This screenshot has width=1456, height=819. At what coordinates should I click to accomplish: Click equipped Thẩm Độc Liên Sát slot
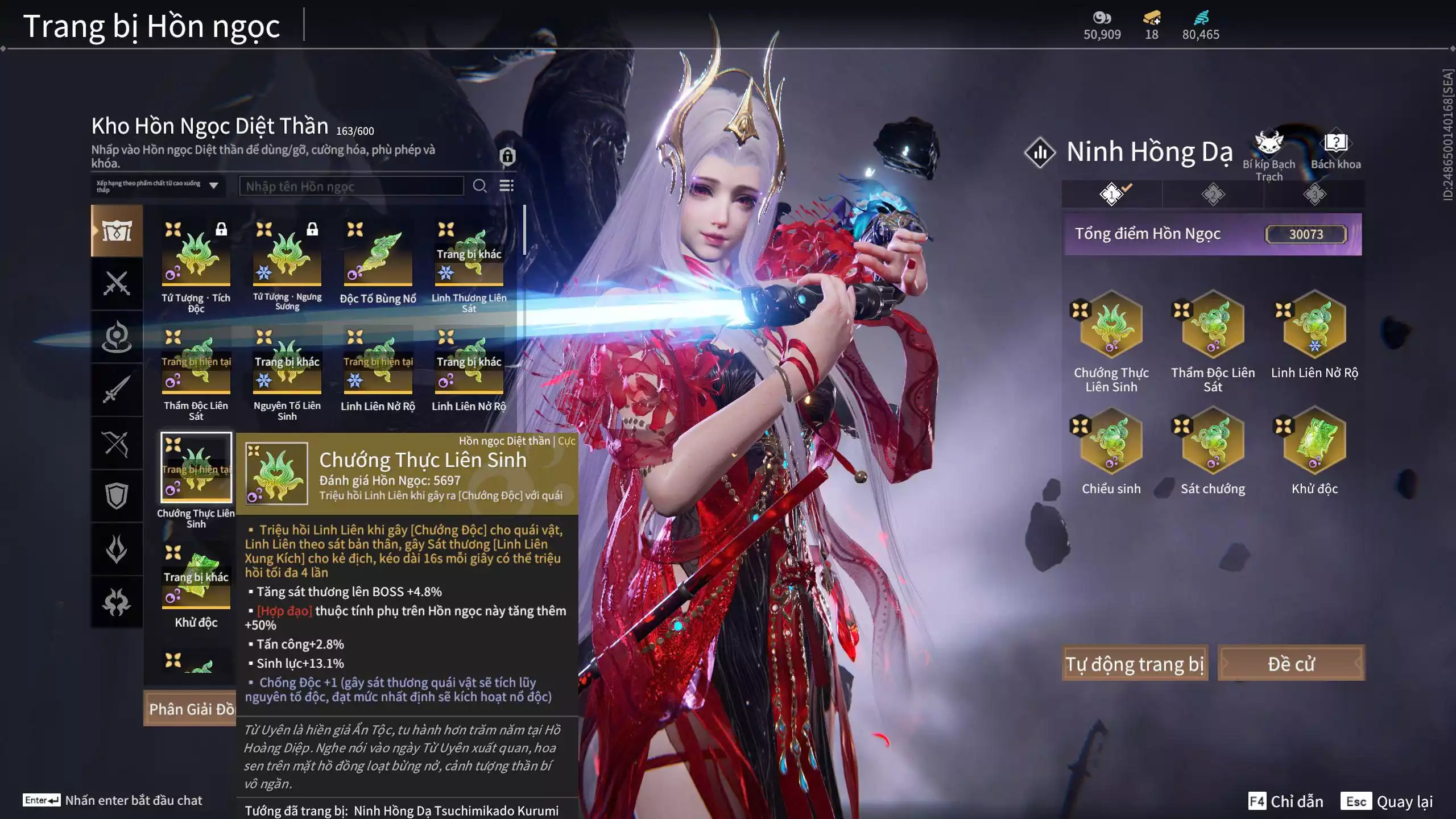pyautogui.click(x=1213, y=325)
